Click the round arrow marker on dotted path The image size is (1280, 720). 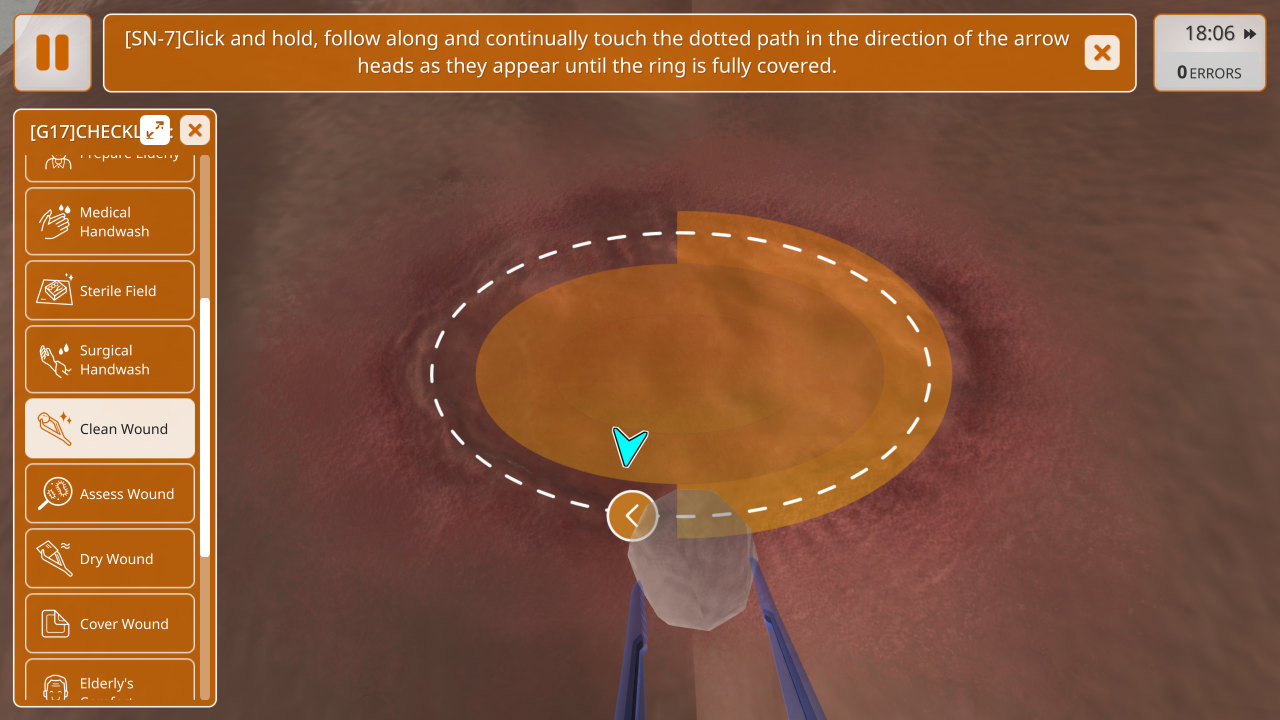[x=632, y=516]
